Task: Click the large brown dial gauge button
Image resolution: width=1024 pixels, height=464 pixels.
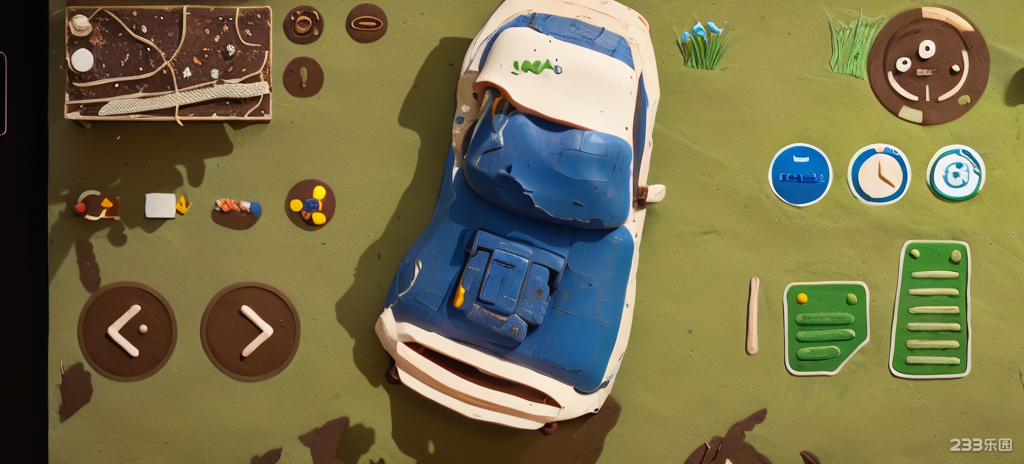Action: 928,65
